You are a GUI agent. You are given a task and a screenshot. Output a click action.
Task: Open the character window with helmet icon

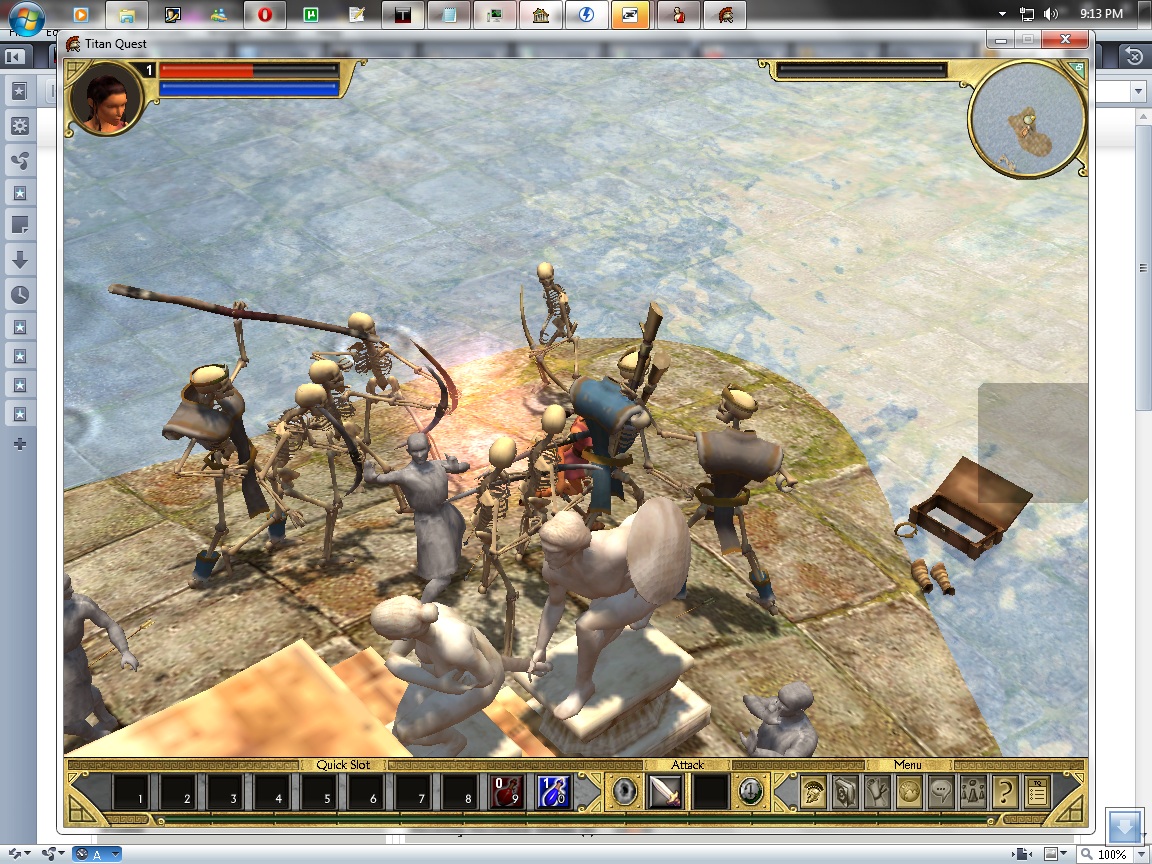coord(813,793)
